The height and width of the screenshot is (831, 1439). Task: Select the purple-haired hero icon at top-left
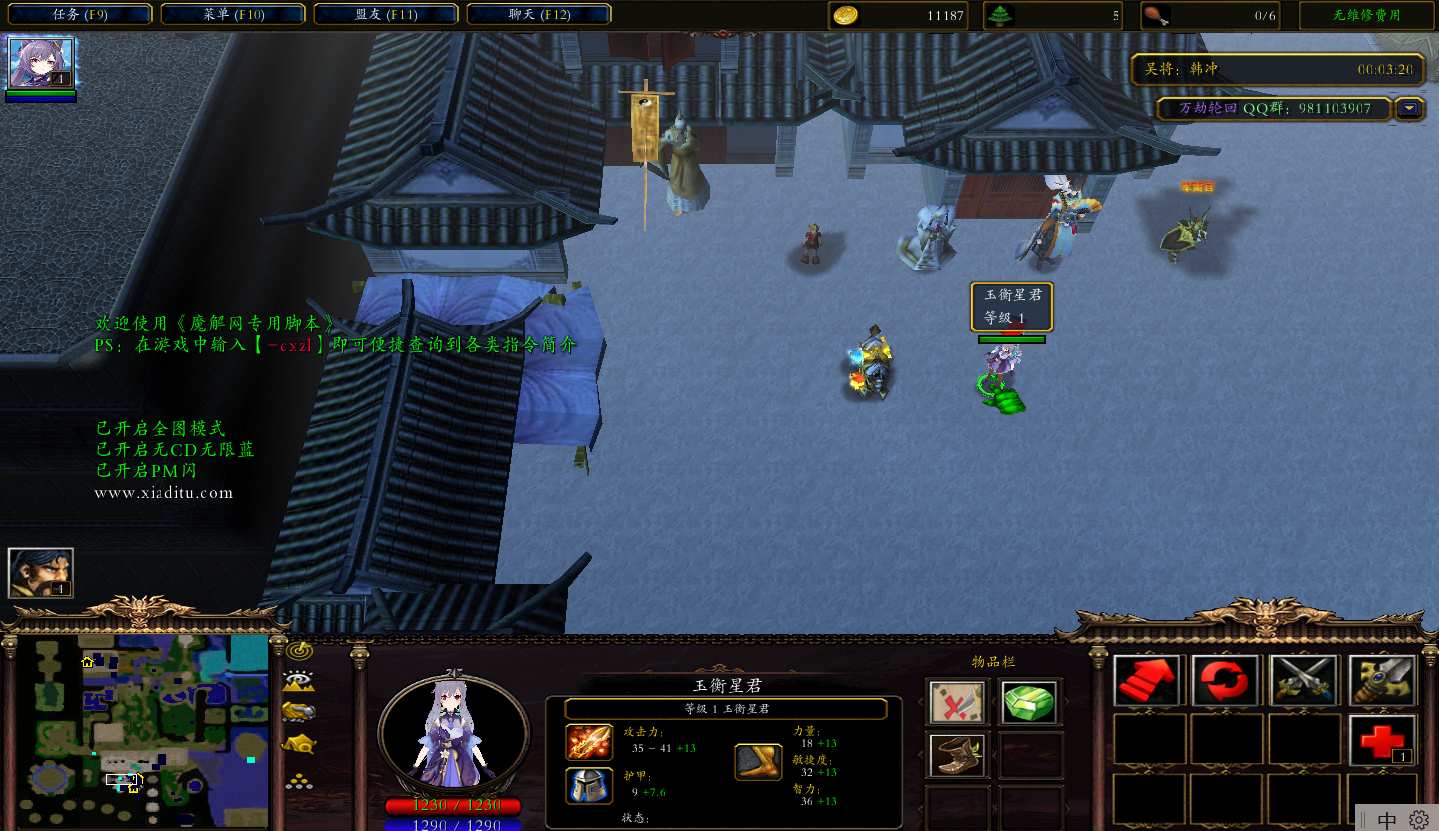pos(41,63)
